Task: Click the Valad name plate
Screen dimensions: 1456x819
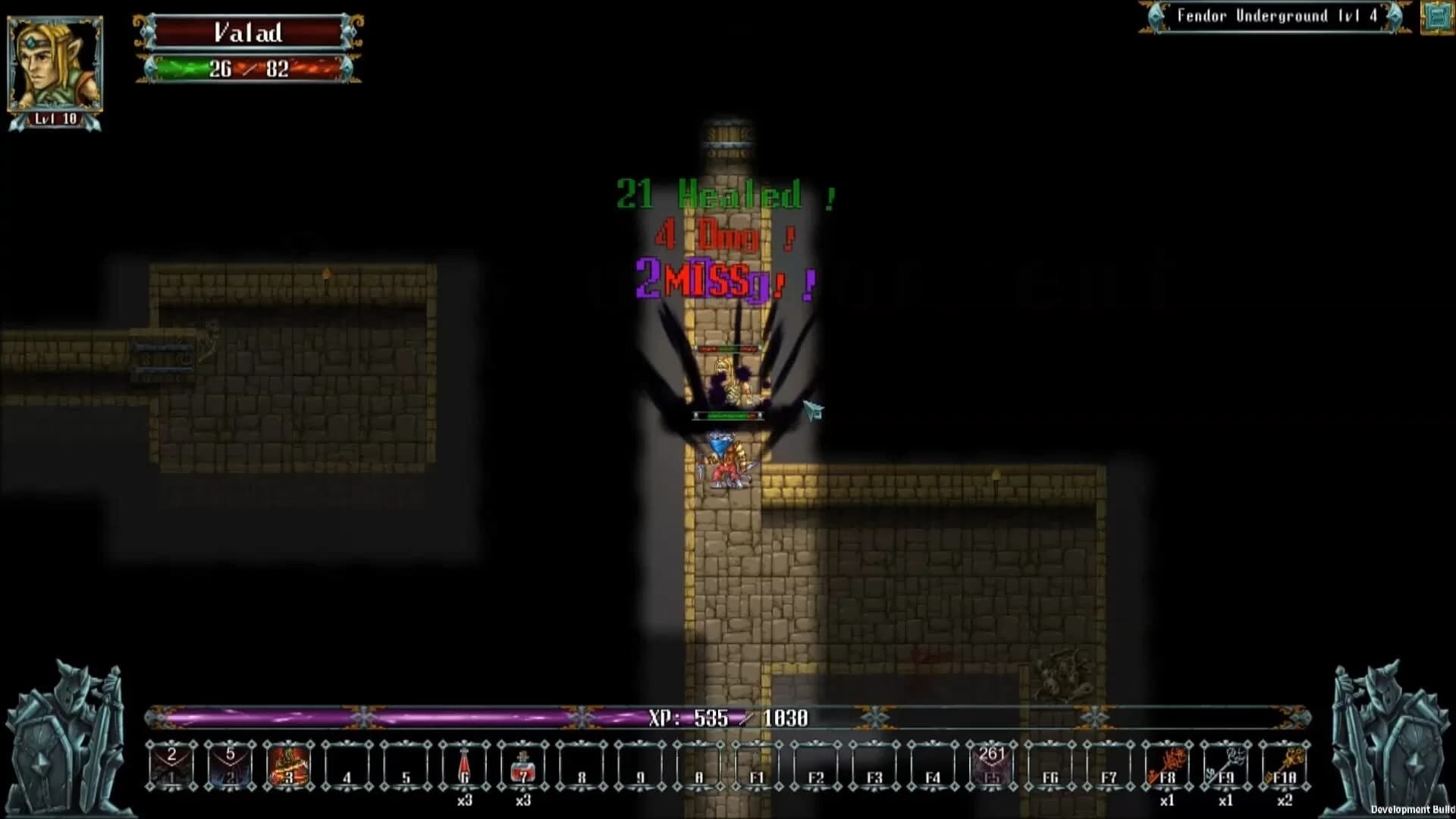Action: tap(248, 33)
